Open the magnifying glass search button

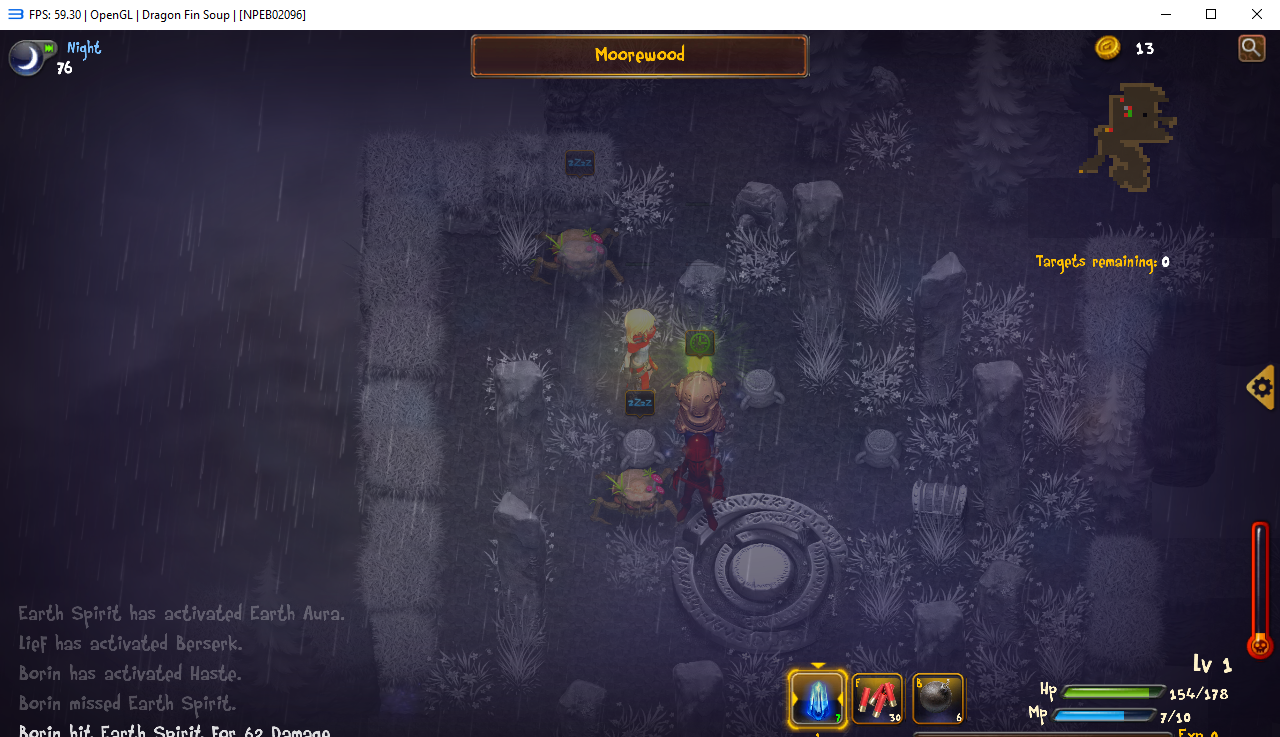pyautogui.click(x=1251, y=47)
